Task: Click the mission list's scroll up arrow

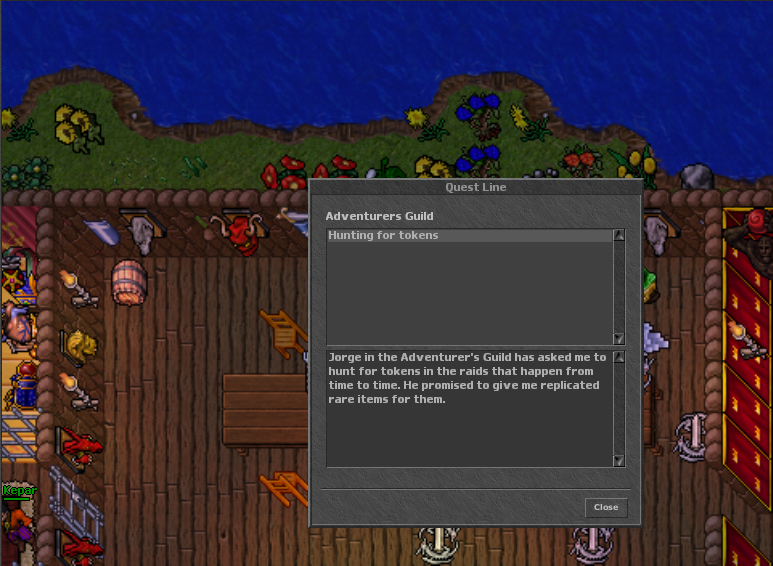Action: [x=619, y=236]
